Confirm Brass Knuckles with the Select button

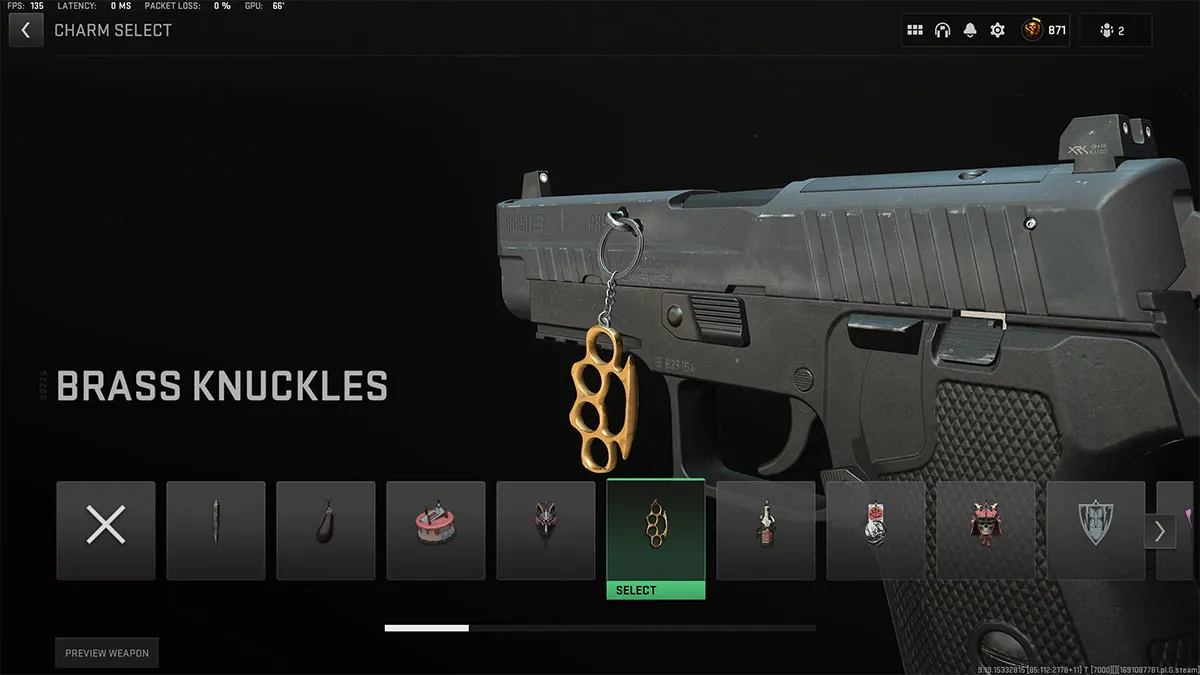656,590
